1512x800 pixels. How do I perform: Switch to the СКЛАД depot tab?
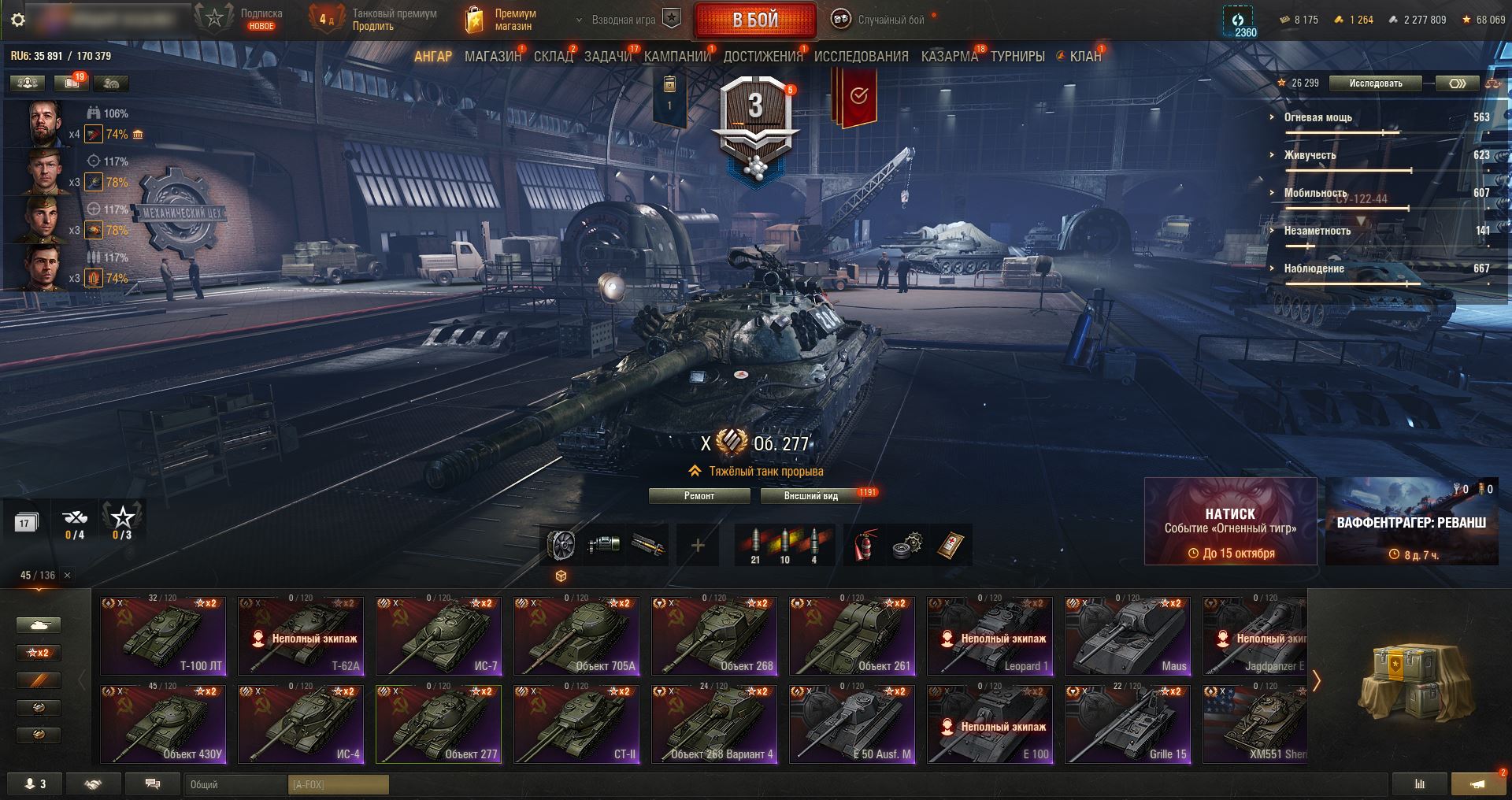point(553,57)
